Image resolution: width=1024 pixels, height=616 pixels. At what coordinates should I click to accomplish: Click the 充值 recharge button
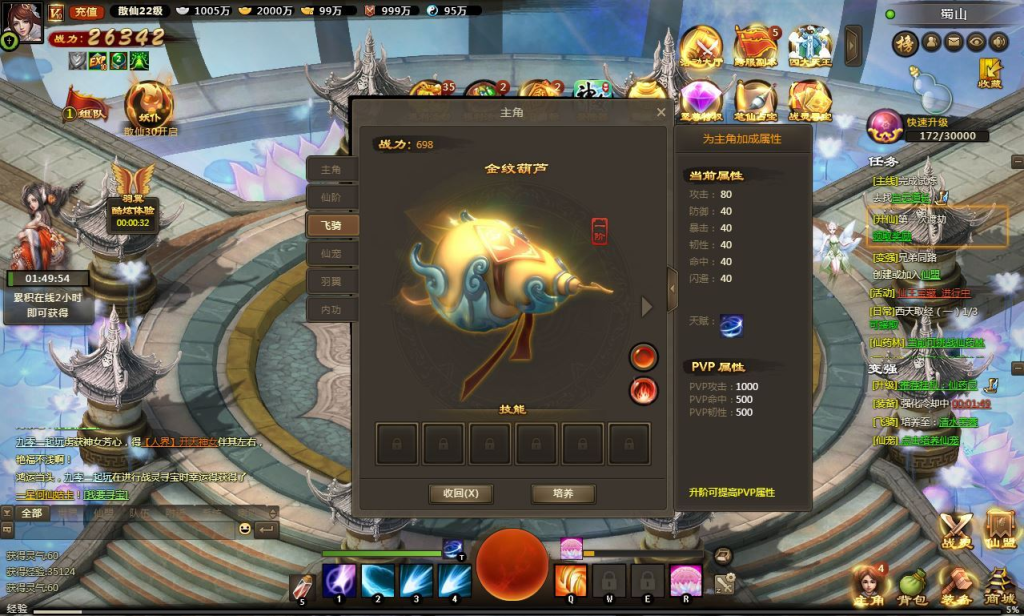85,11
